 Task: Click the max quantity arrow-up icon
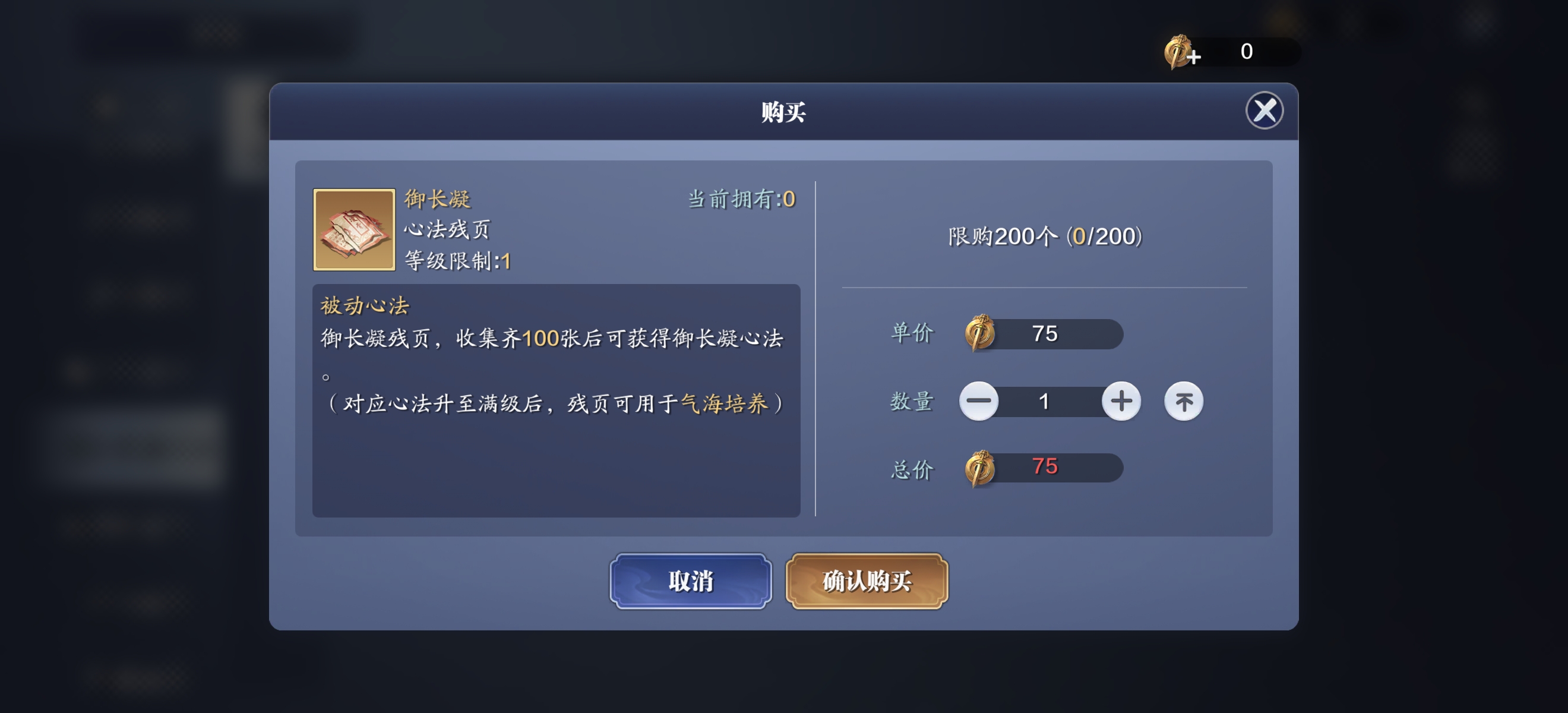tap(1183, 400)
